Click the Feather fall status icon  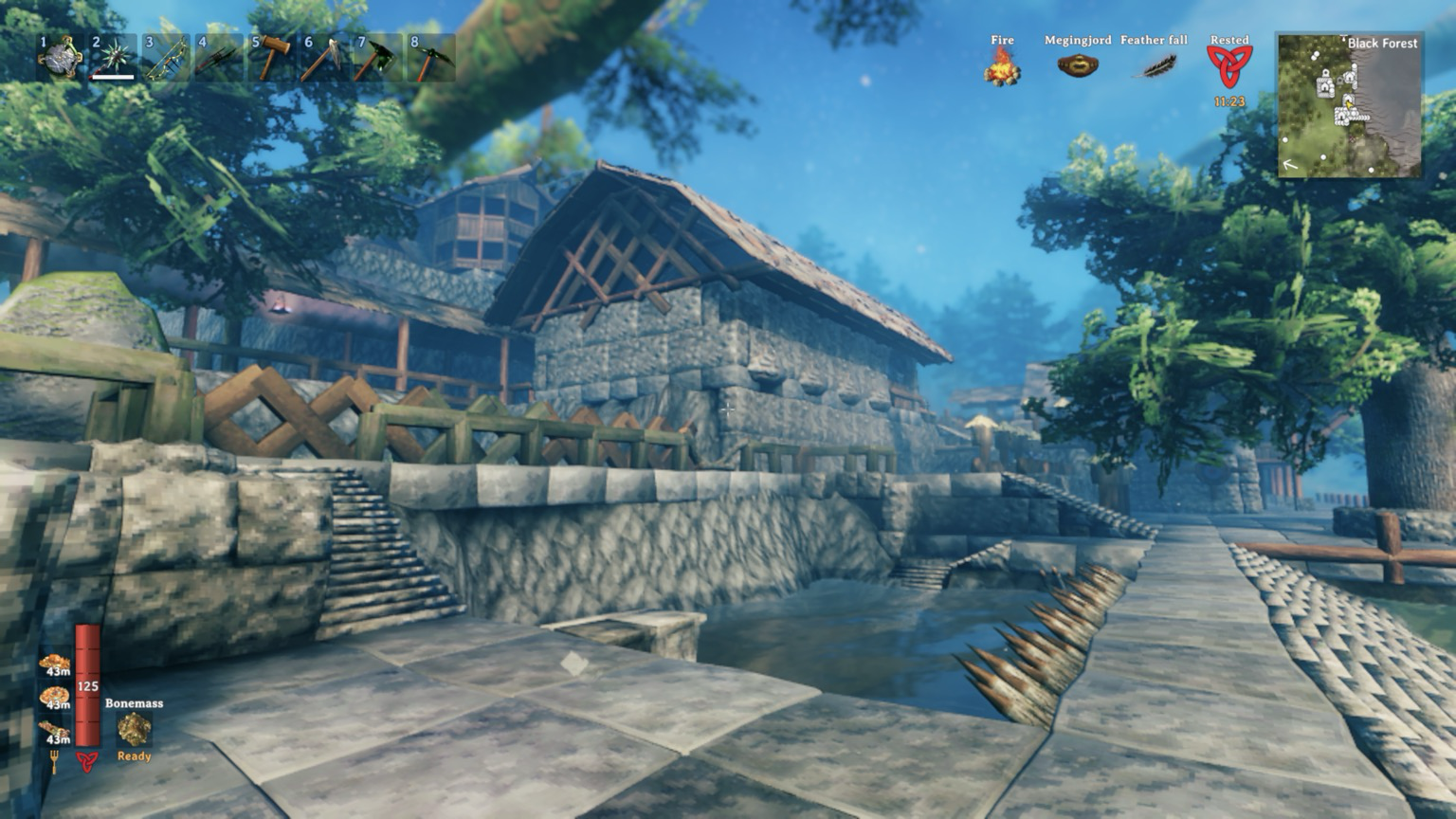[1155, 66]
